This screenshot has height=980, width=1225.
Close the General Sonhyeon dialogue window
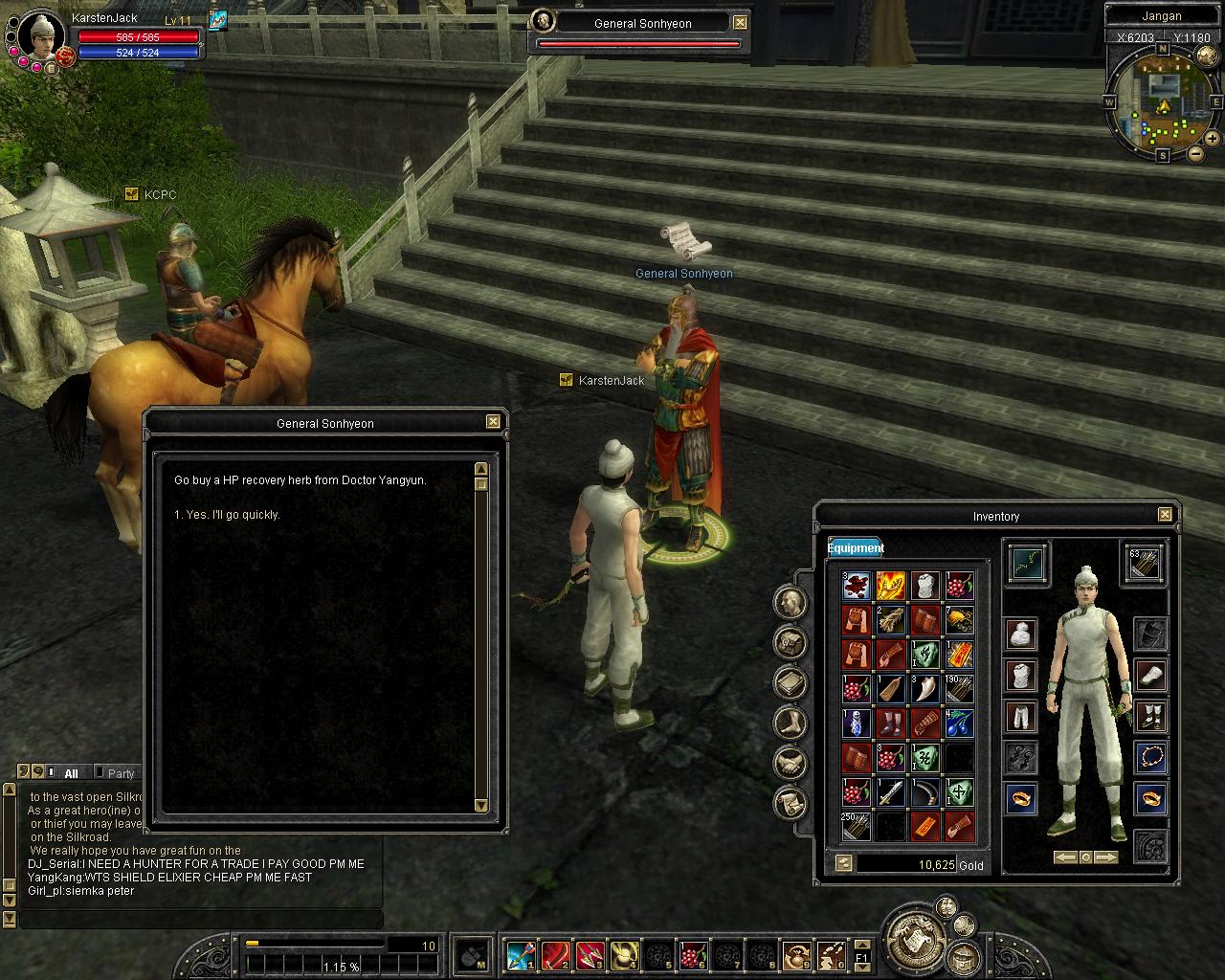493,422
